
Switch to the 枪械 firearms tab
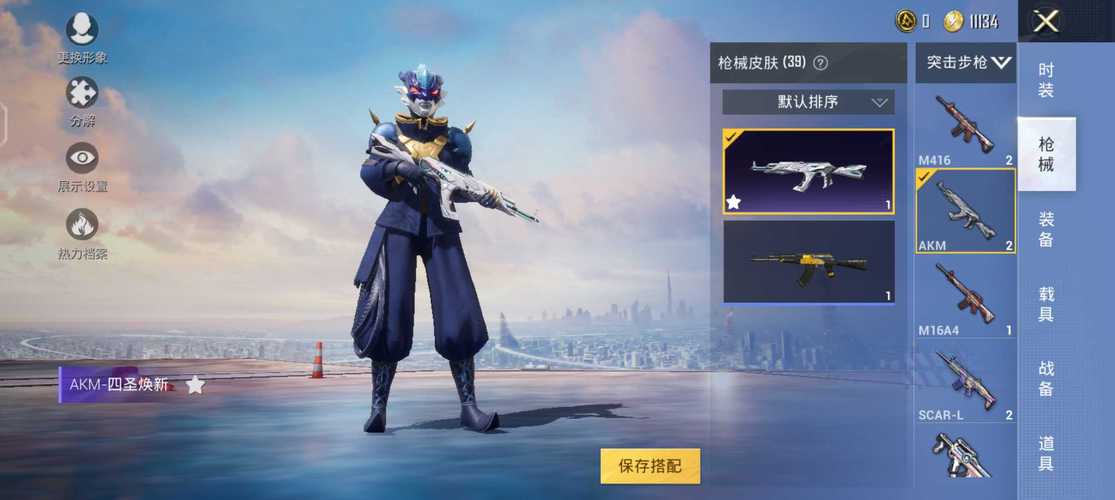1046,154
